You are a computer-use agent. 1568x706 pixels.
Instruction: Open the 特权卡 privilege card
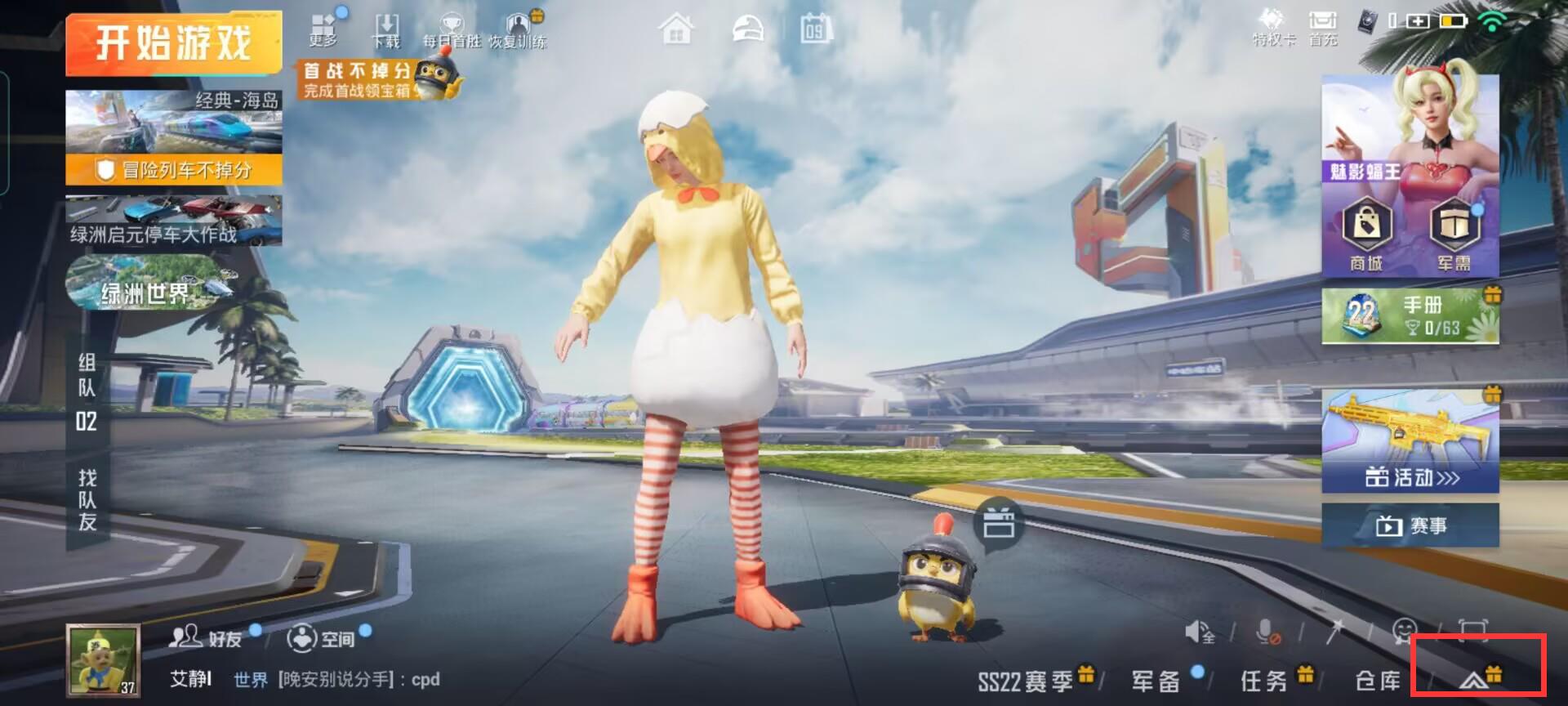[1272, 28]
